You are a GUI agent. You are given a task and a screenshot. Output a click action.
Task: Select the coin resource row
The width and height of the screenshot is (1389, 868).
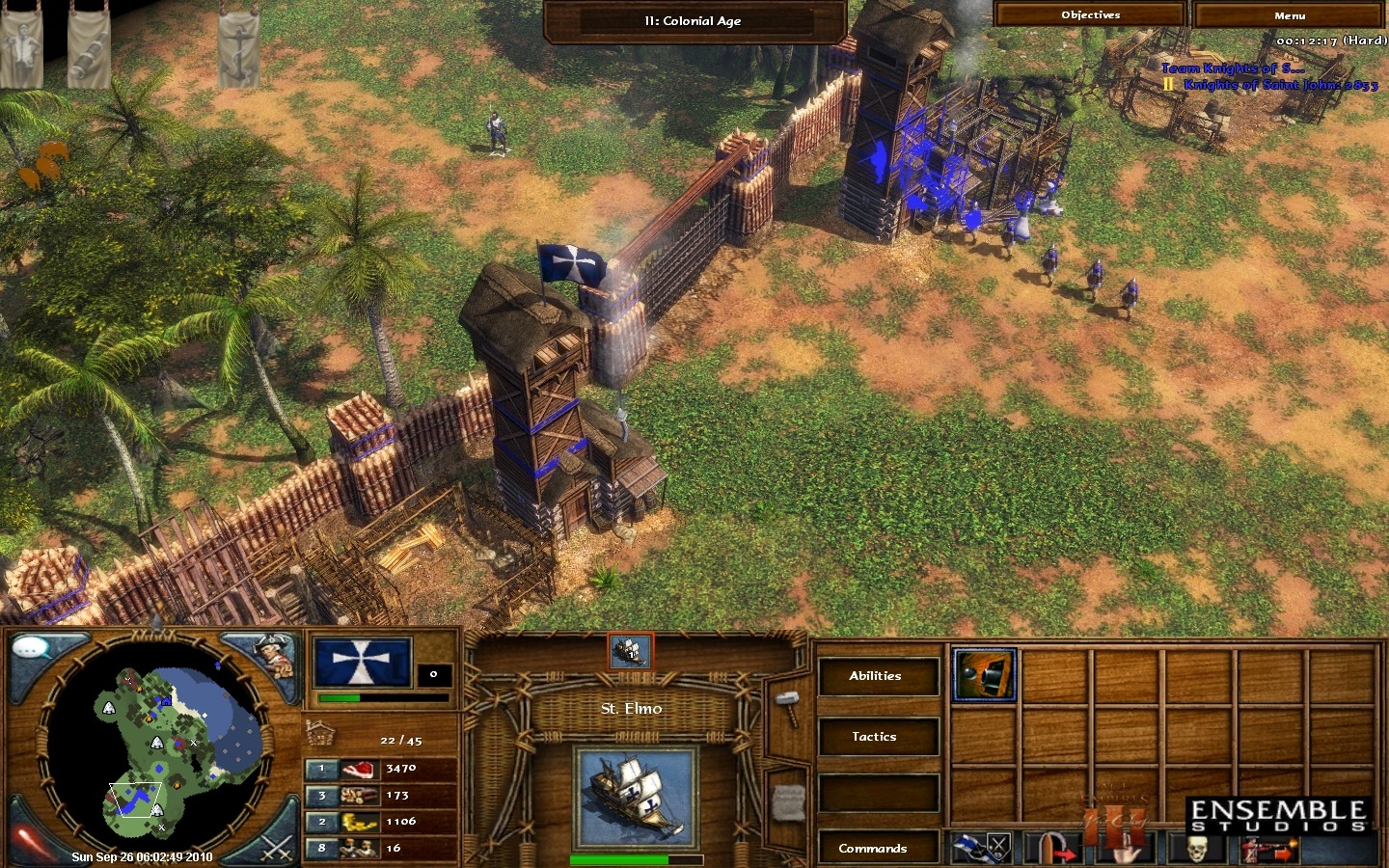pyautogui.click(x=381, y=822)
